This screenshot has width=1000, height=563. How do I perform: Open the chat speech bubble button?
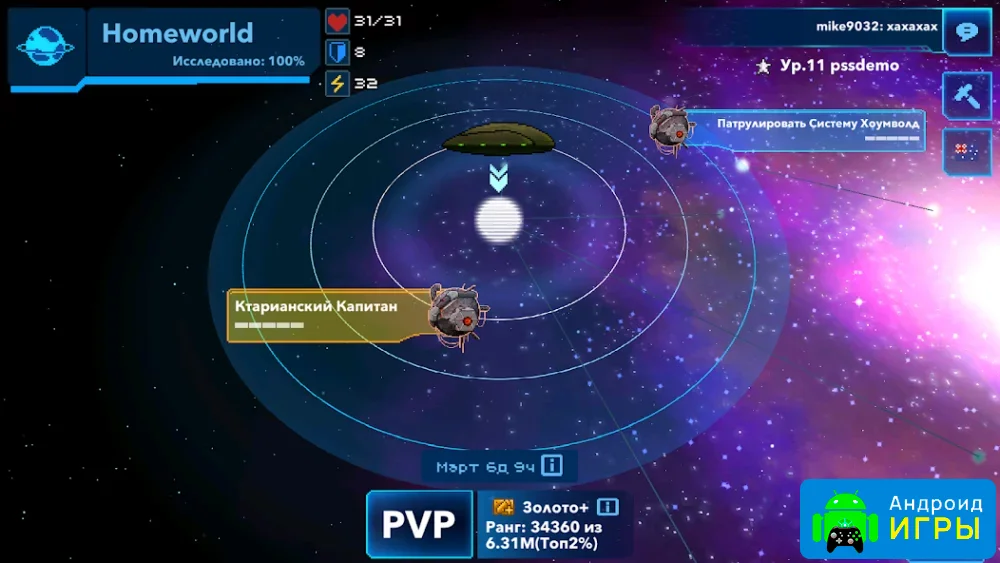[x=966, y=31]
